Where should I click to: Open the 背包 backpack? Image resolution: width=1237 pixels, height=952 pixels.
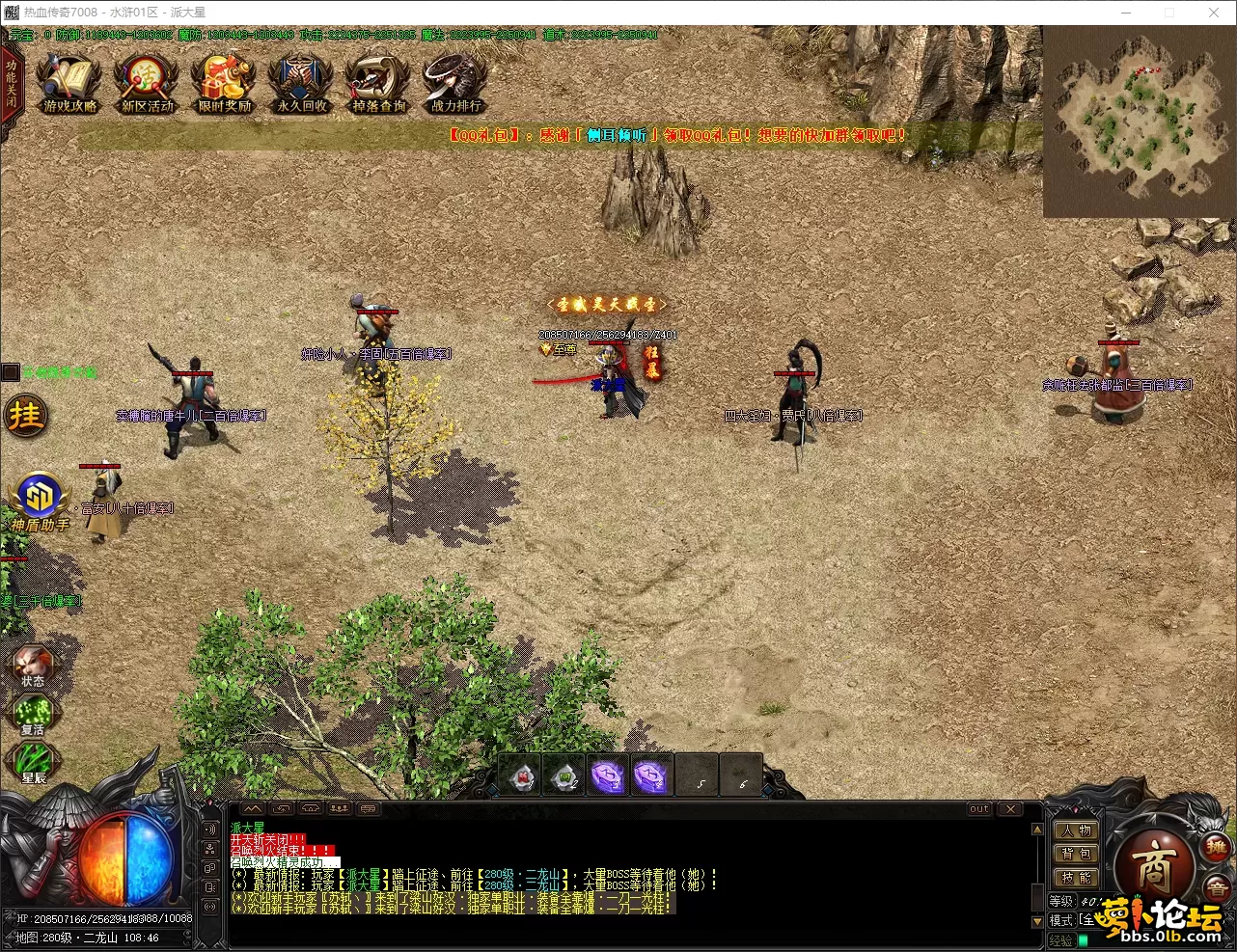point(1076,854)
